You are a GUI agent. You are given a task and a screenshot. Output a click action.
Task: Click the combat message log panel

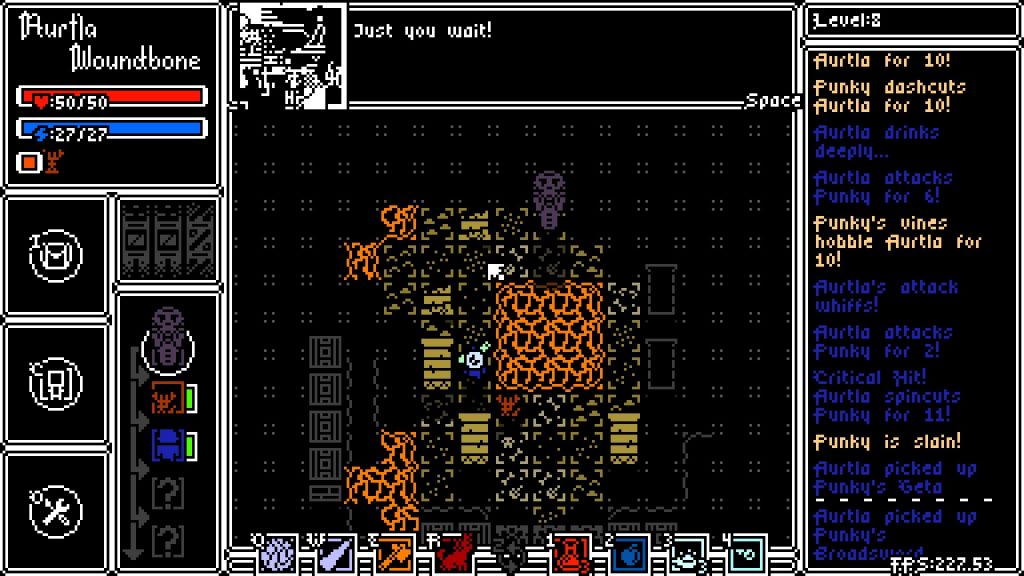coord(903,300)
